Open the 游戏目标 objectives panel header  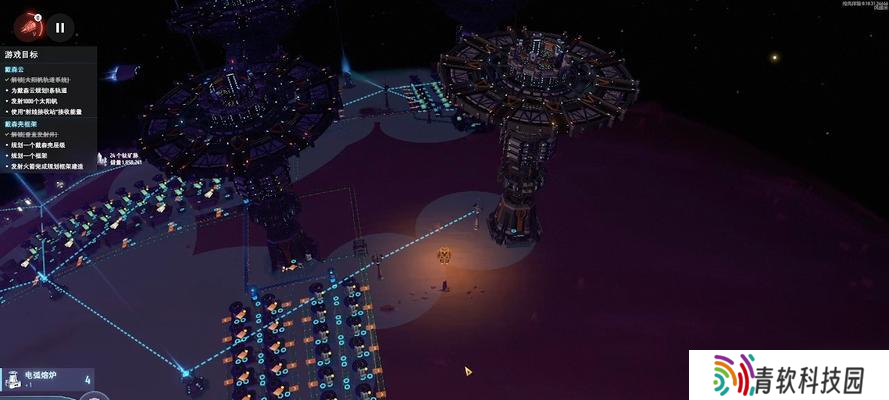22,54
